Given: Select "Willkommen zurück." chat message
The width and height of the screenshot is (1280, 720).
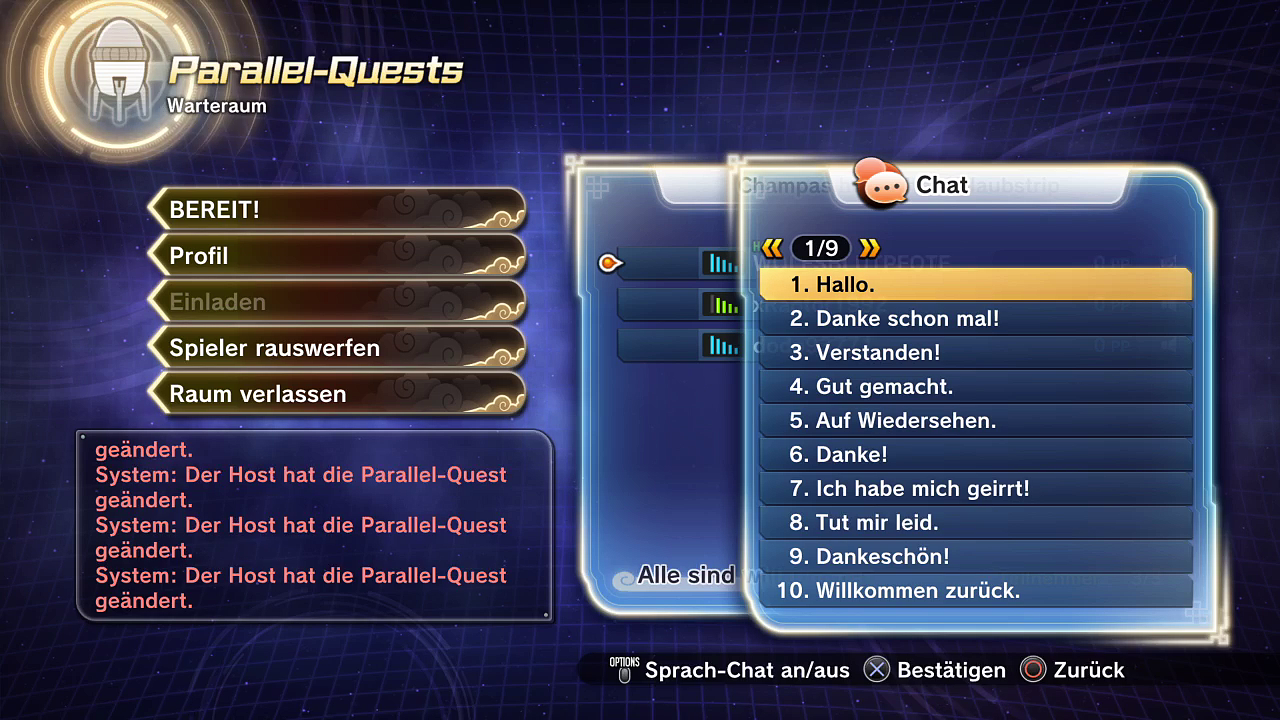Looking at the screenshot, I should (x=975, y=591).
